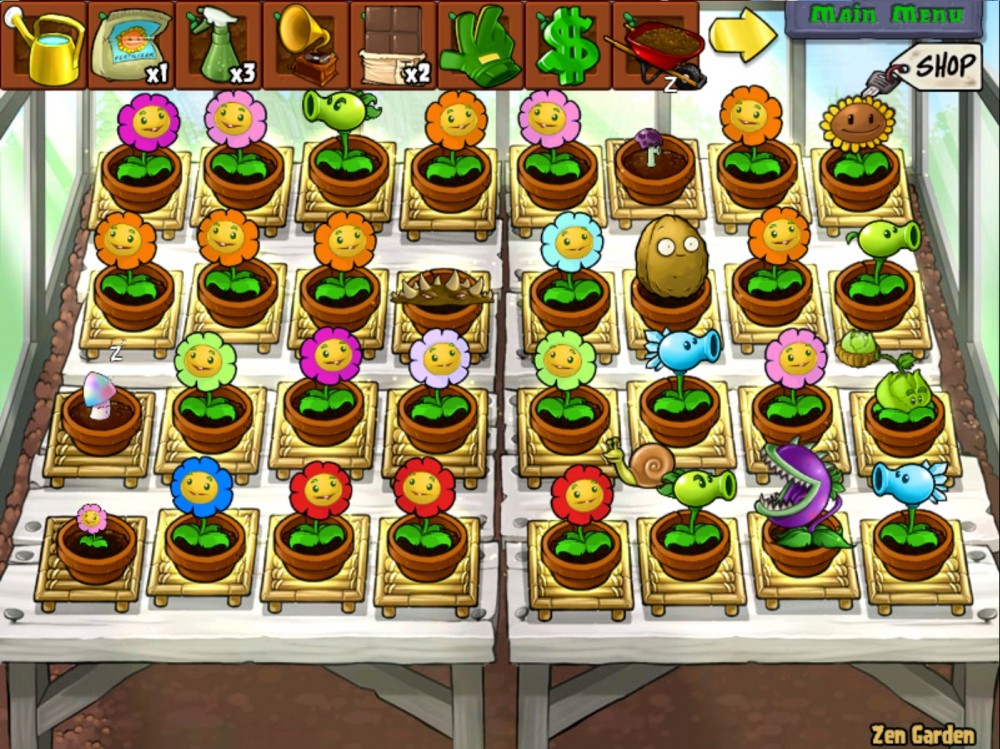Pick up the fertilizer bag
Image resolution: width=1000 pixels, height=749 pixels.
(x=130, y=45)
